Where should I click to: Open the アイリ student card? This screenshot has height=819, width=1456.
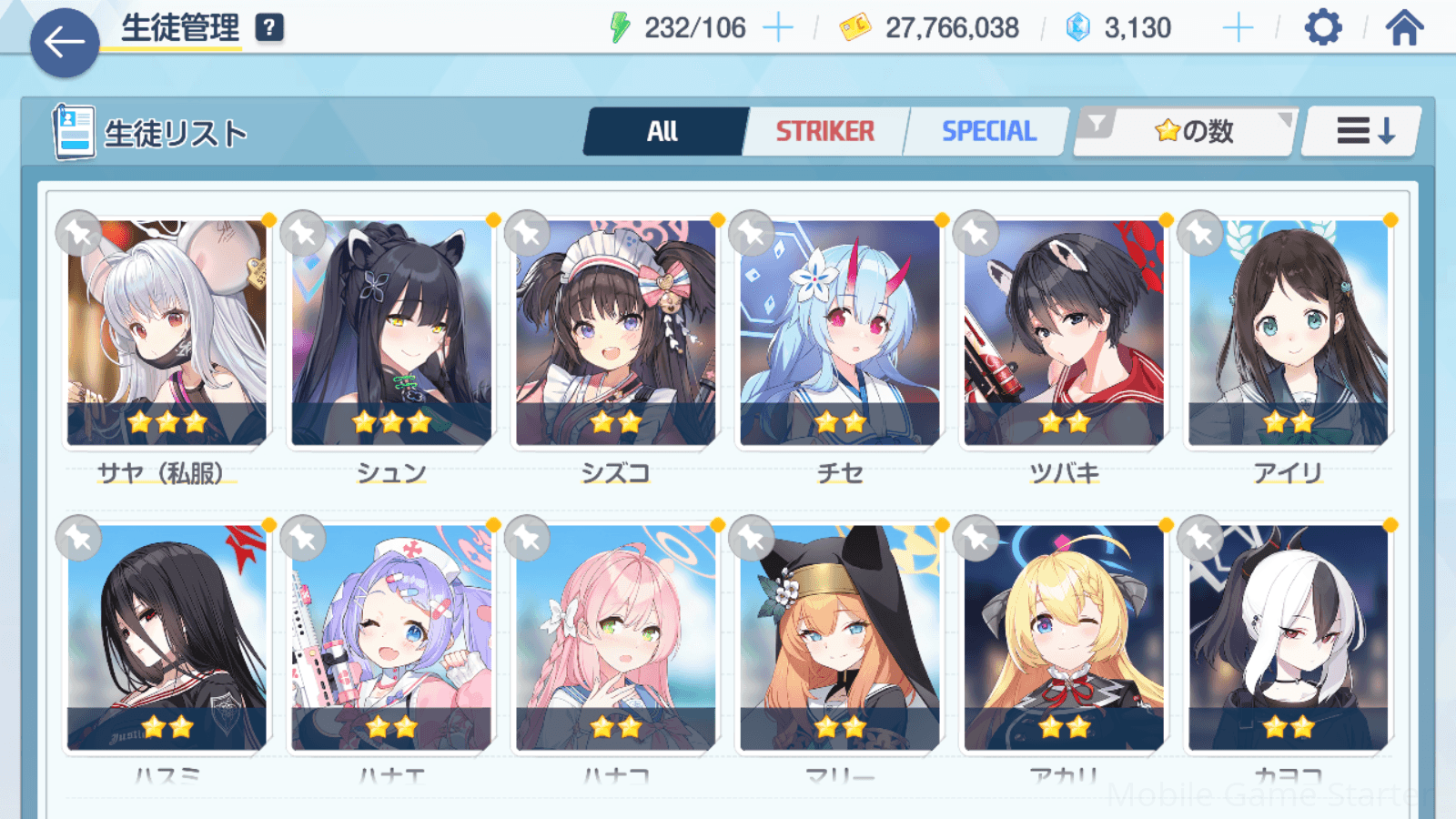pyautogui.click(x=1288, y=333)
